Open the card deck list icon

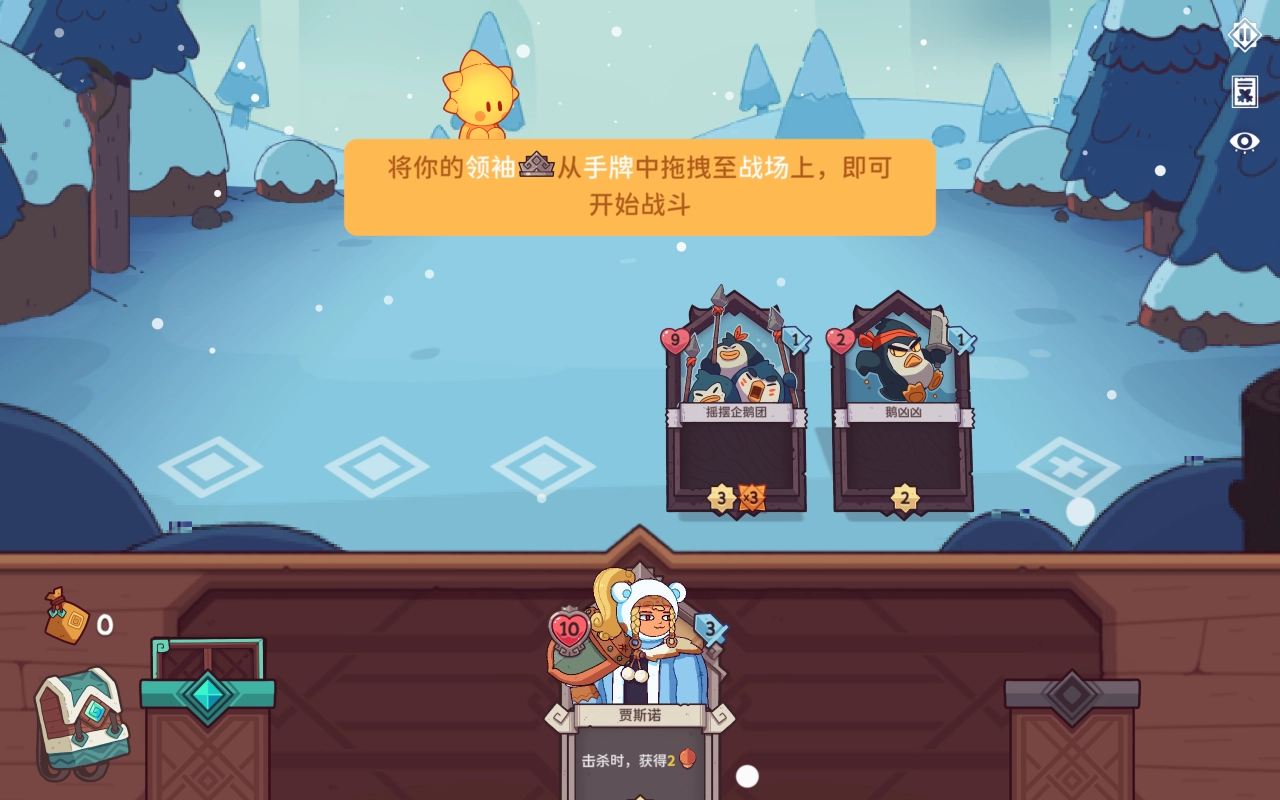(x=1243, y=91)
